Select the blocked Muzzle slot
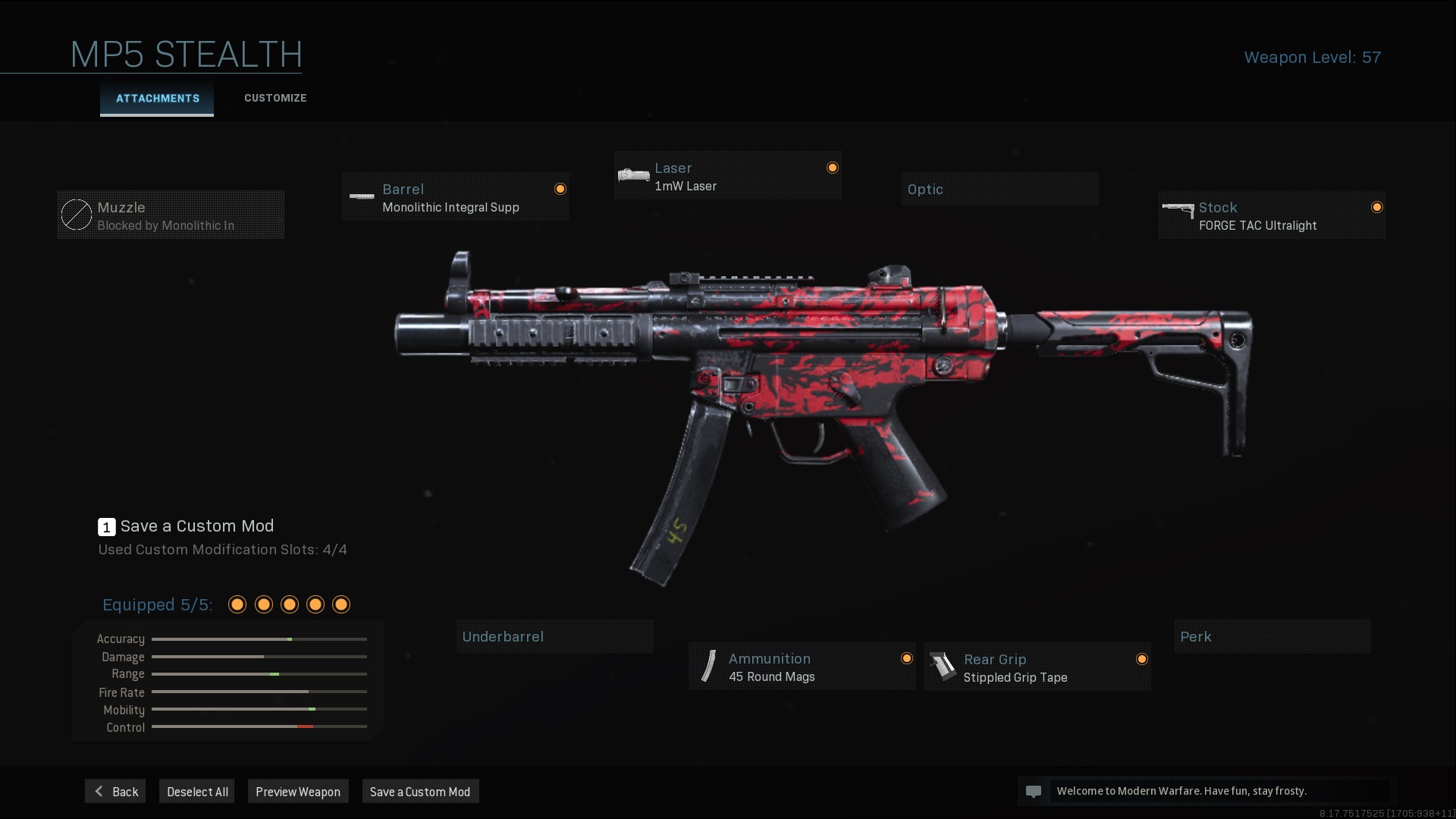The image size is (1456, 819). [x=171, y=215]
